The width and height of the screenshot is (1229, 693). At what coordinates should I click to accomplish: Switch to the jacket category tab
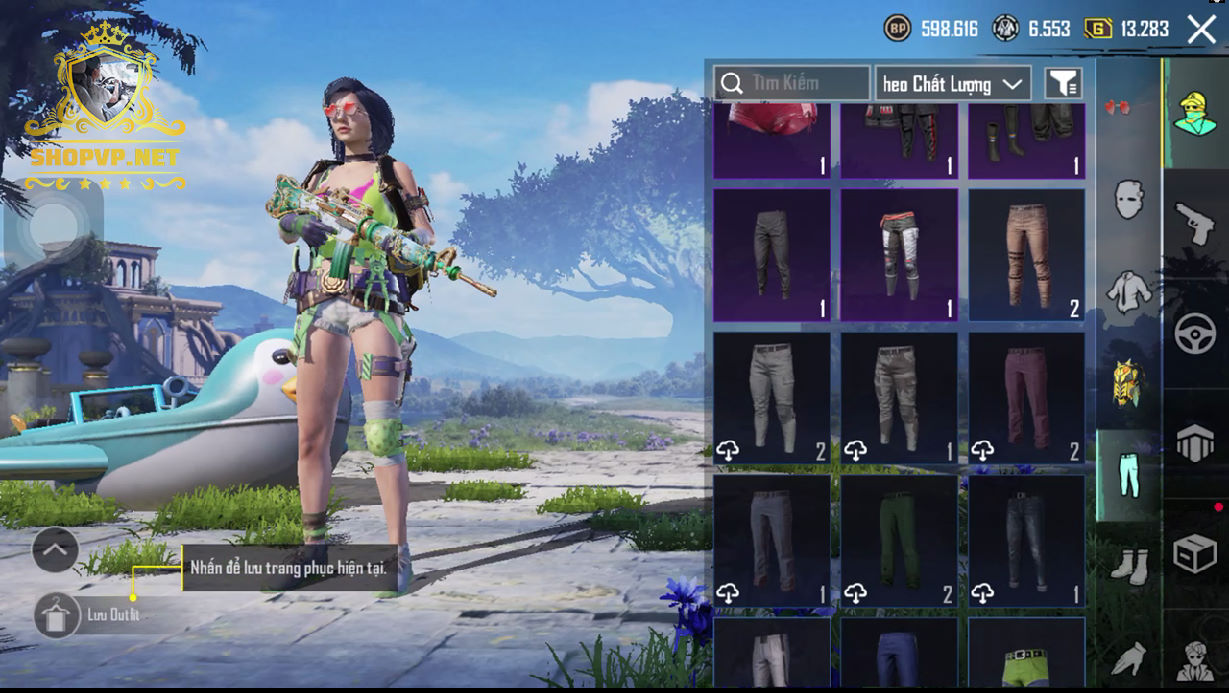pyautogui.click(x=1129, y=291)
